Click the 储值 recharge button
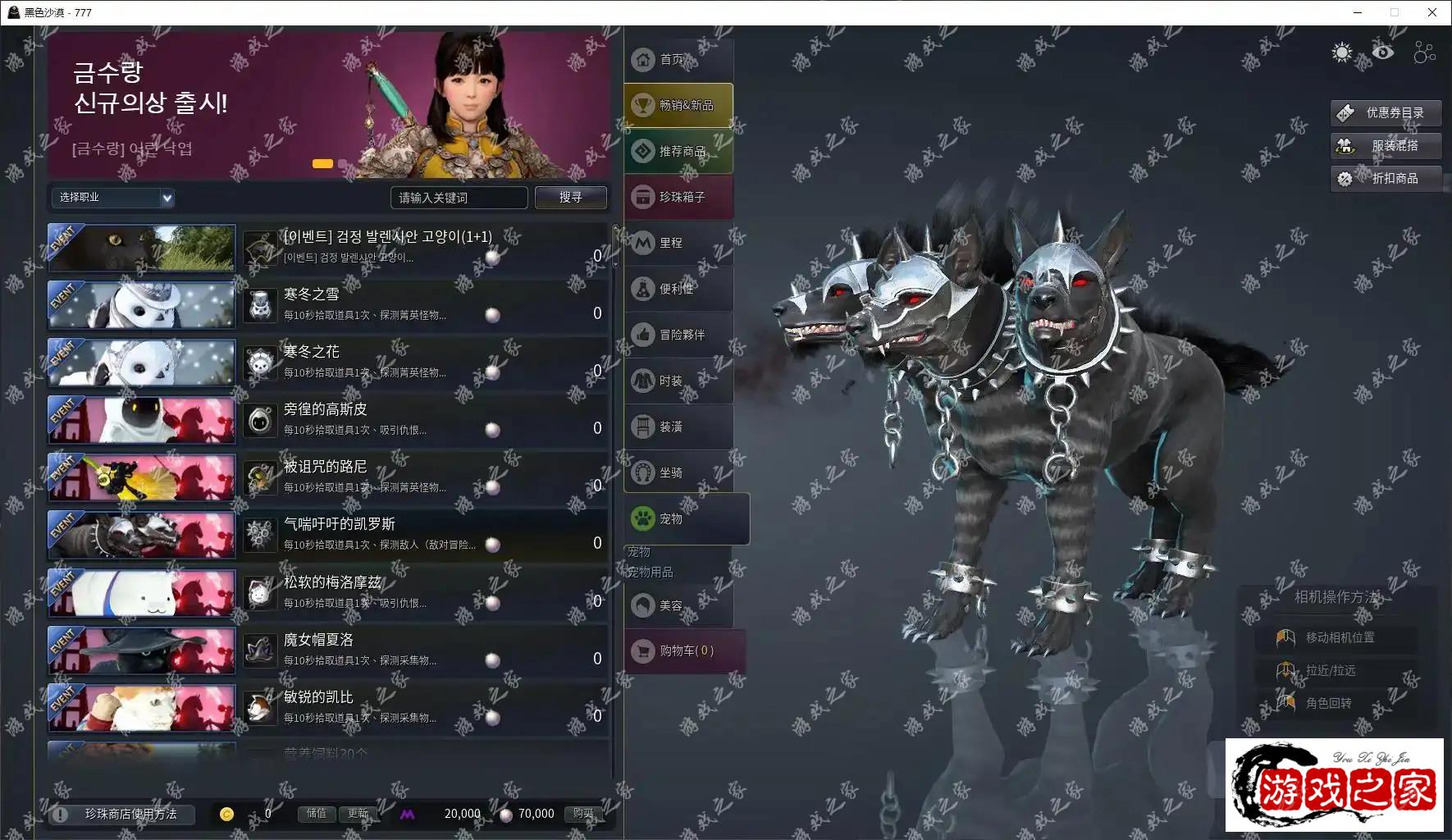Viewport: 1452px width, 840px height. [x=317, y=814]
